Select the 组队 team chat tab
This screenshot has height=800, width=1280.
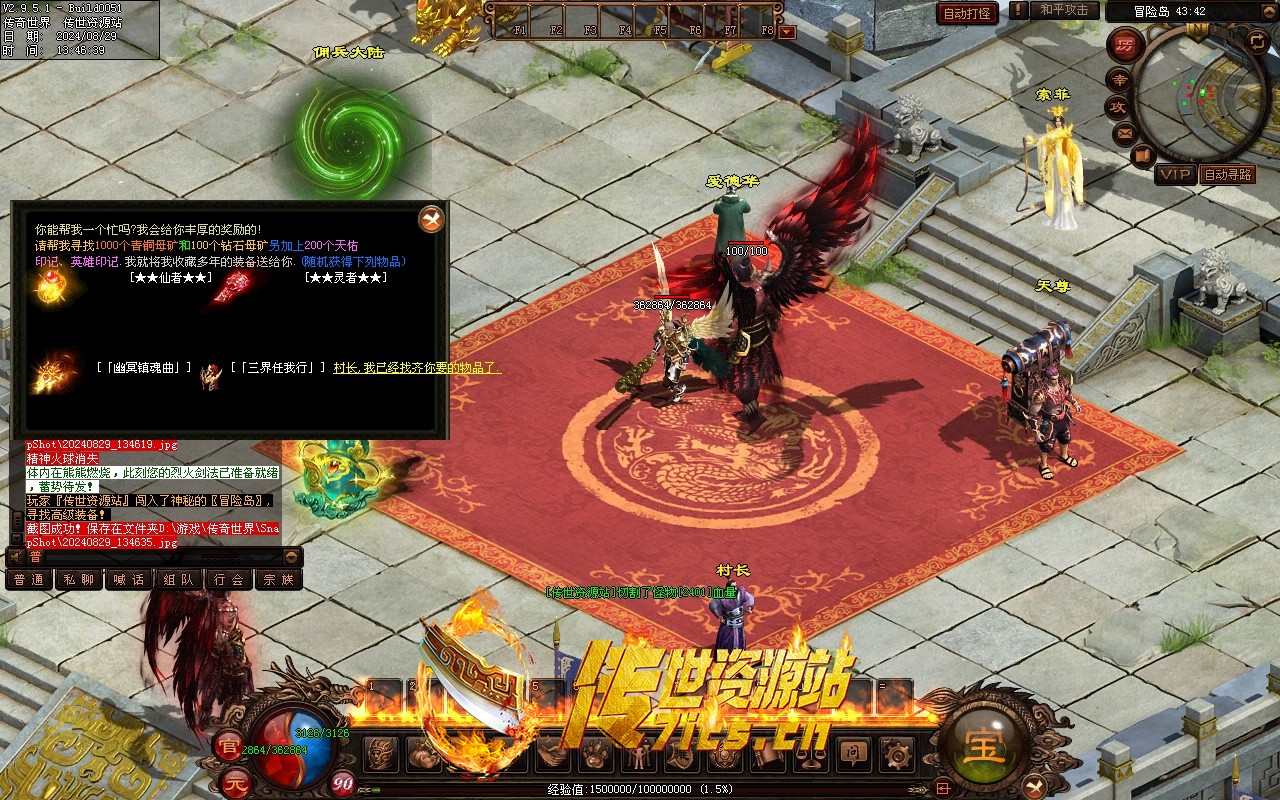click(179, 579)
